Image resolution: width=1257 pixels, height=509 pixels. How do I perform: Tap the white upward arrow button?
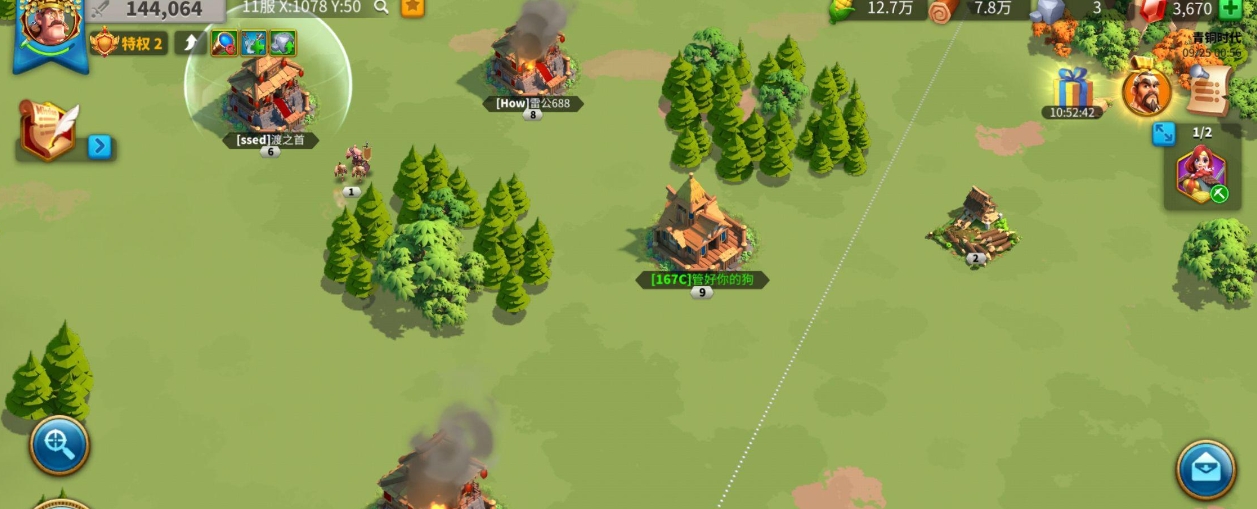pyautogui.click(x=190, y=43)
